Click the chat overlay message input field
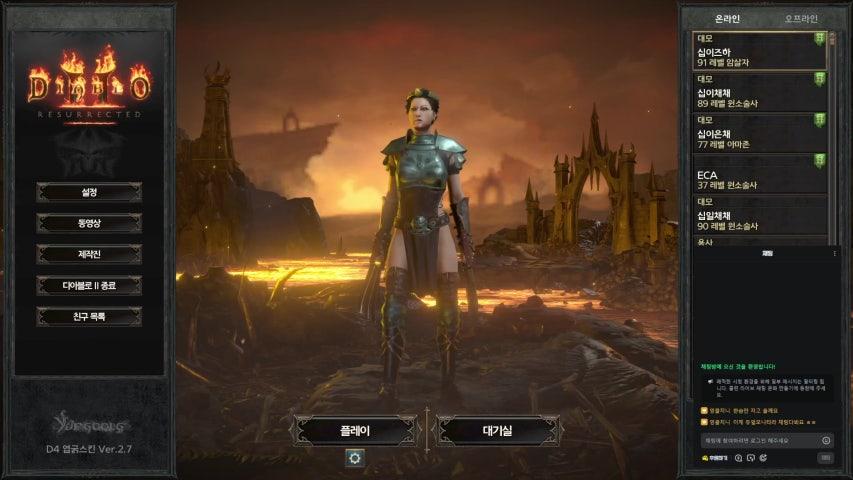 tap(762, 440)
